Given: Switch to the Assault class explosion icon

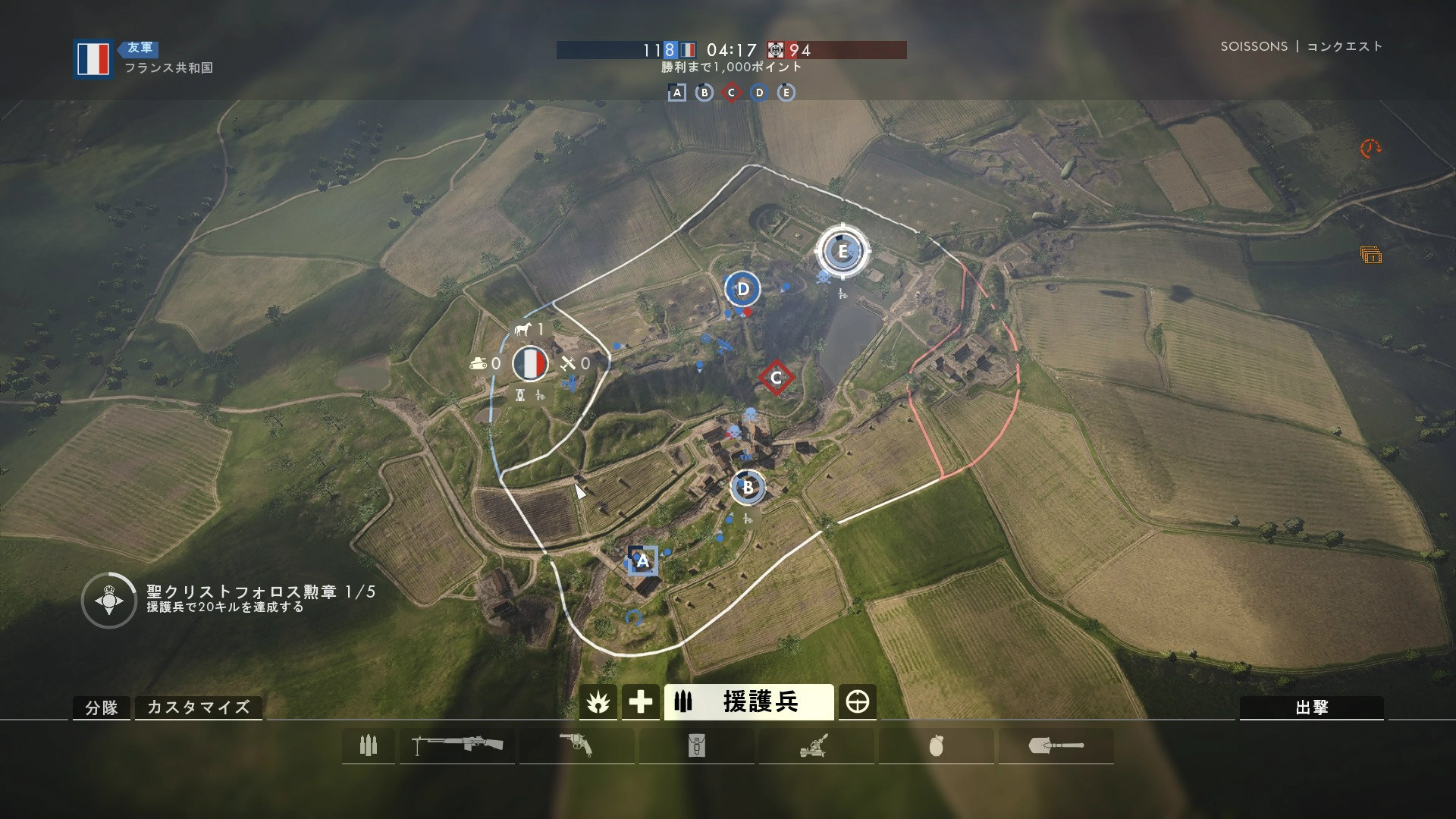Looking at the screenshot, I should click(598, 702).
